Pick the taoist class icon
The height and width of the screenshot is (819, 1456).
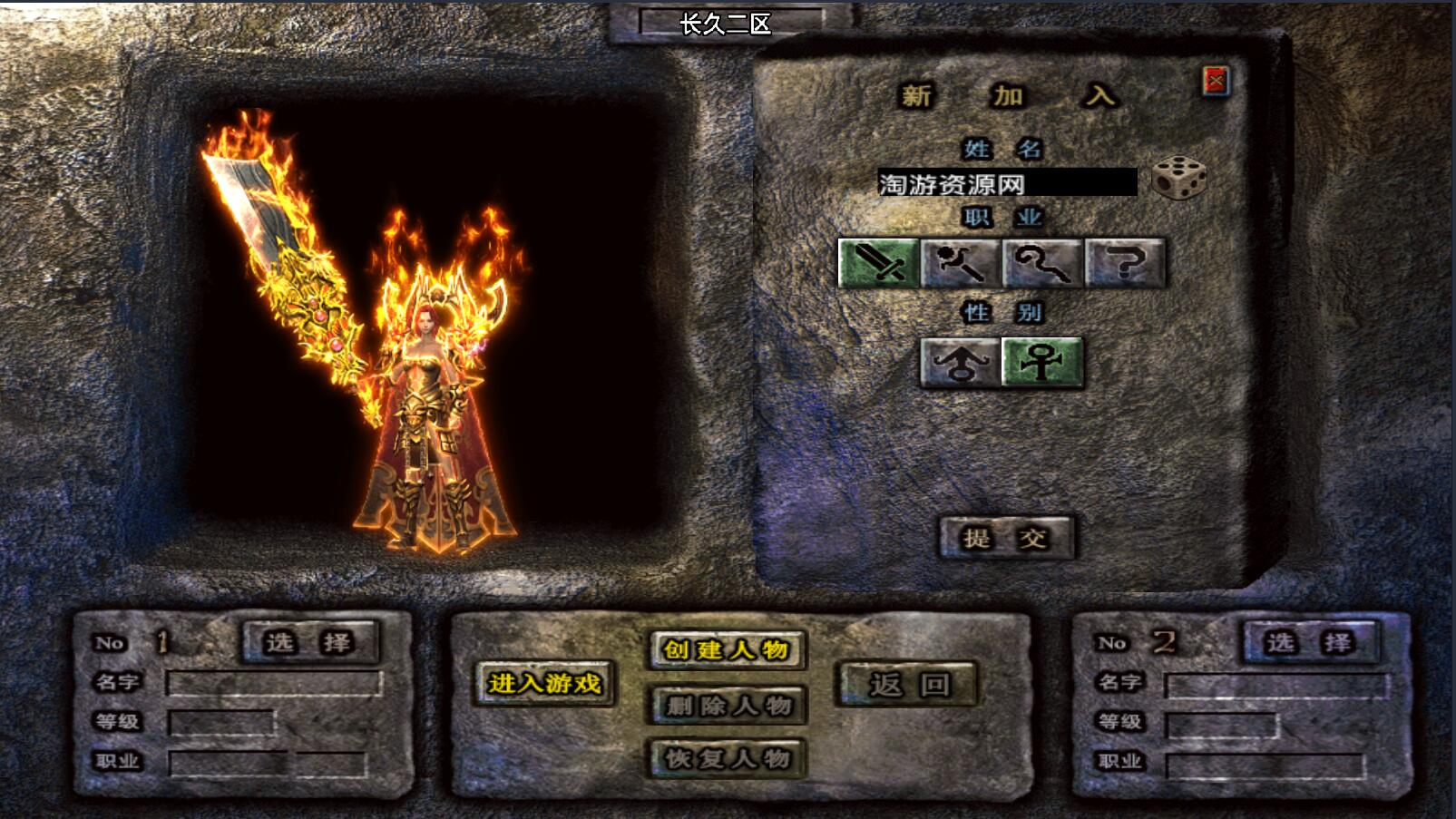1042,263
